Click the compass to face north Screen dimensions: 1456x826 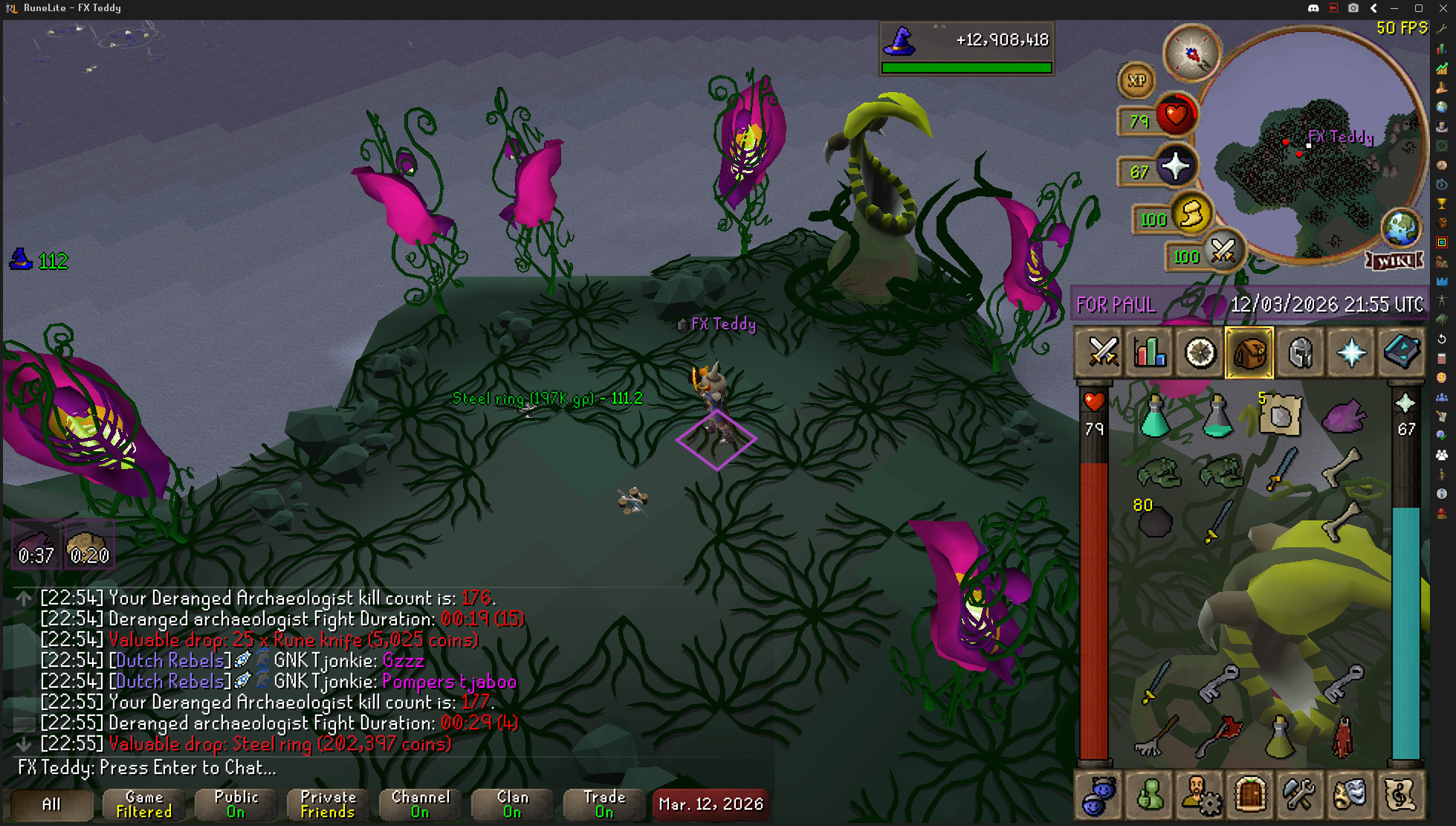coord(1192,54)
